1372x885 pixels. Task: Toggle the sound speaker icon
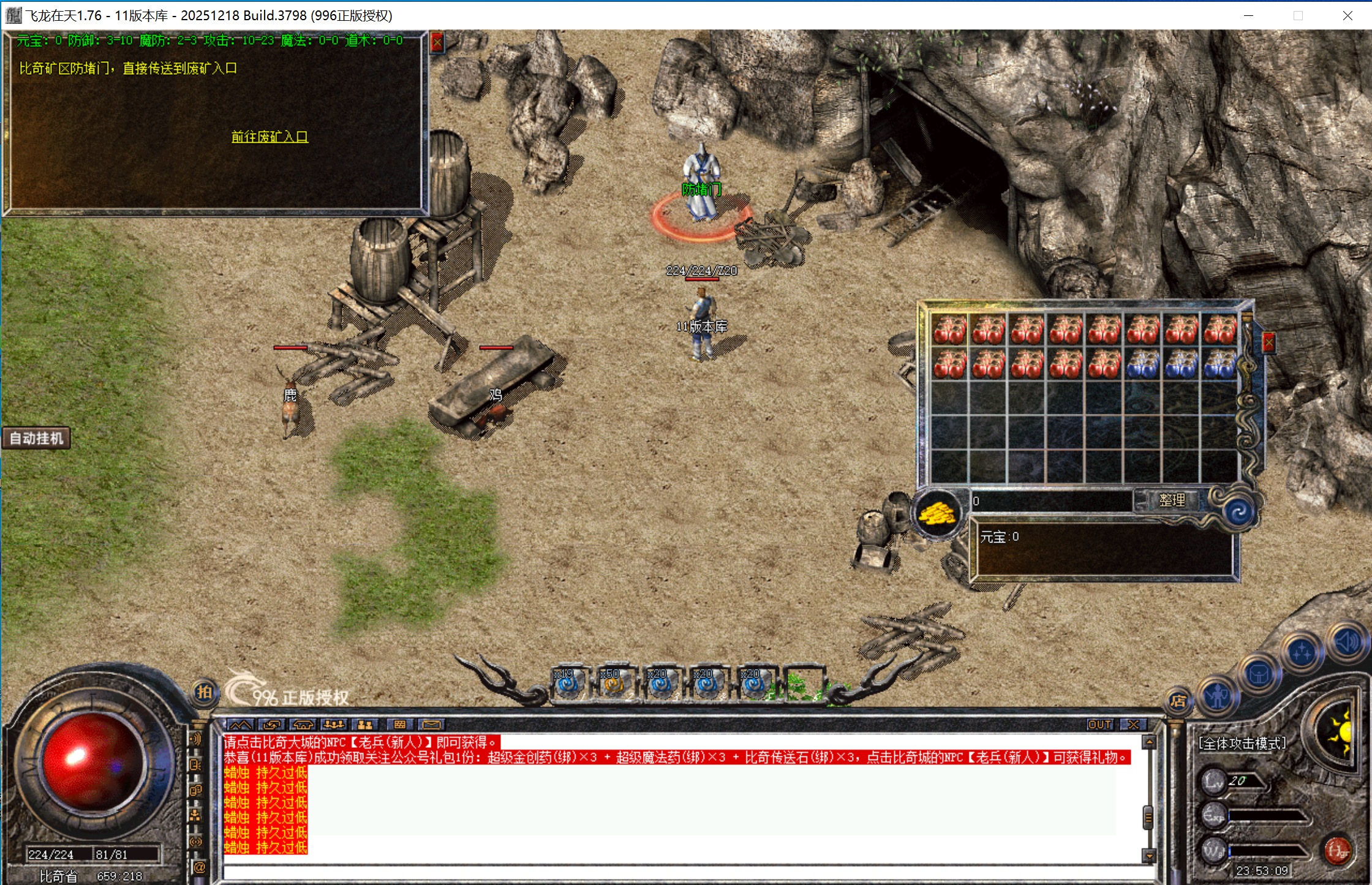pyautogui.click(x=1346, y=642)
